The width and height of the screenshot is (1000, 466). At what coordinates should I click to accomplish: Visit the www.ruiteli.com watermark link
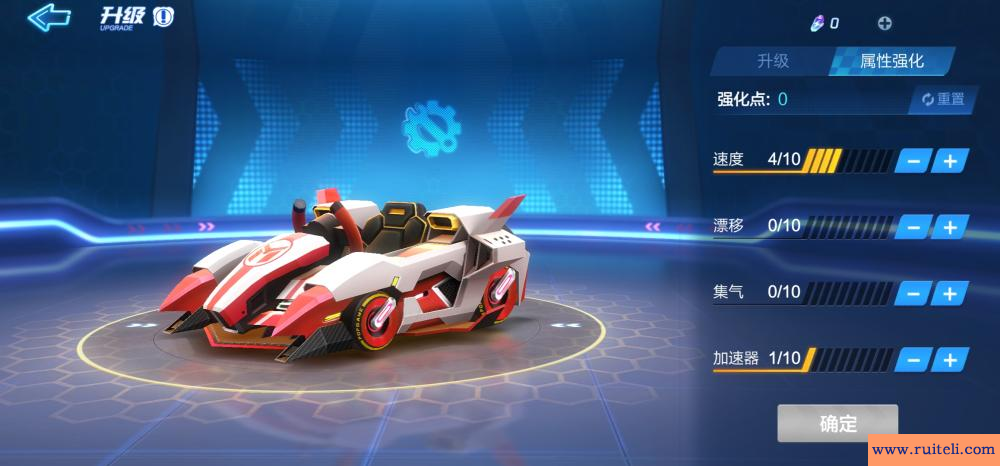pos(933,450)
